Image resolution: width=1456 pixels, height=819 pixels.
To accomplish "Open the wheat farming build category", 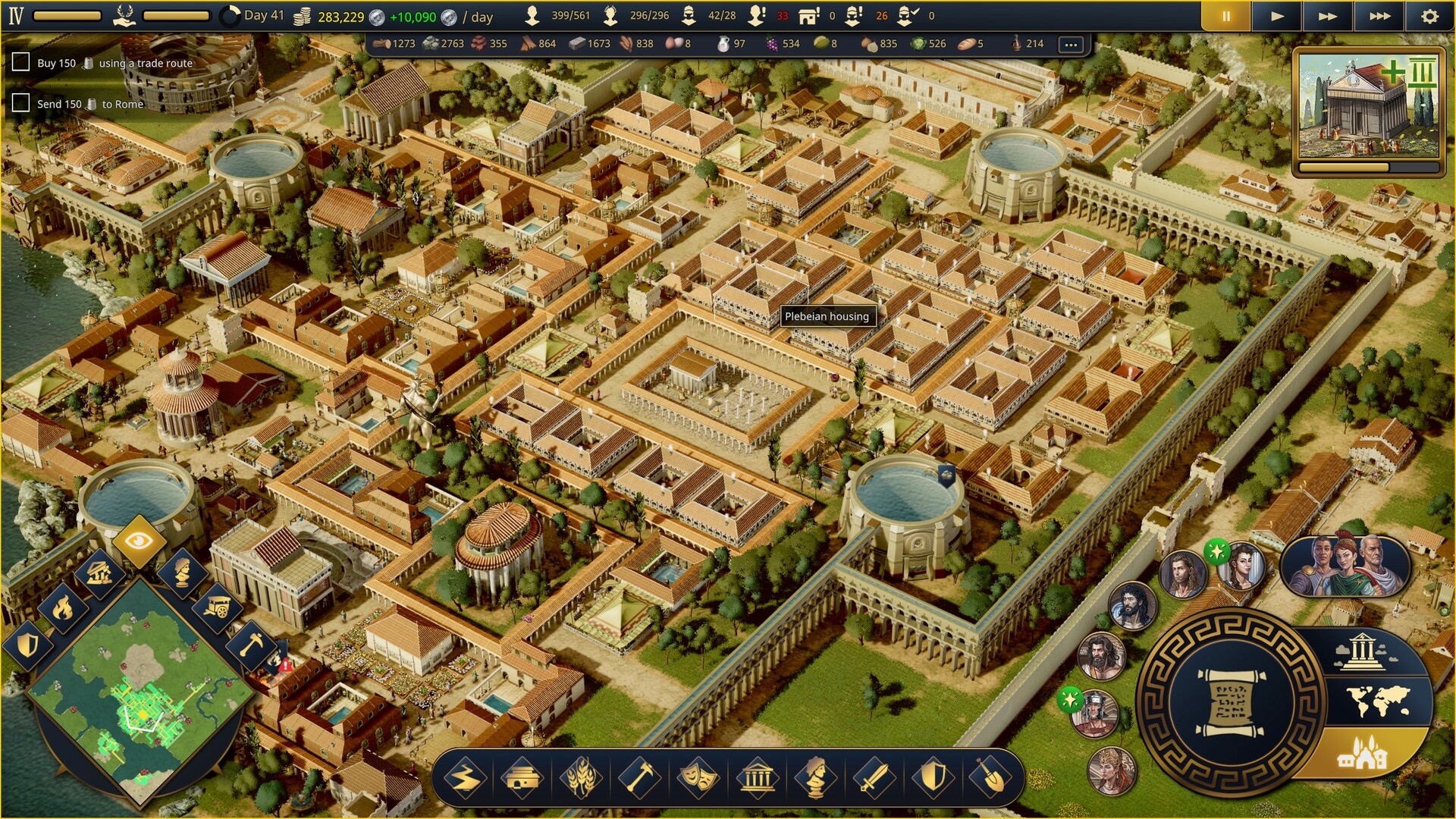I will (x=580, y=778).
